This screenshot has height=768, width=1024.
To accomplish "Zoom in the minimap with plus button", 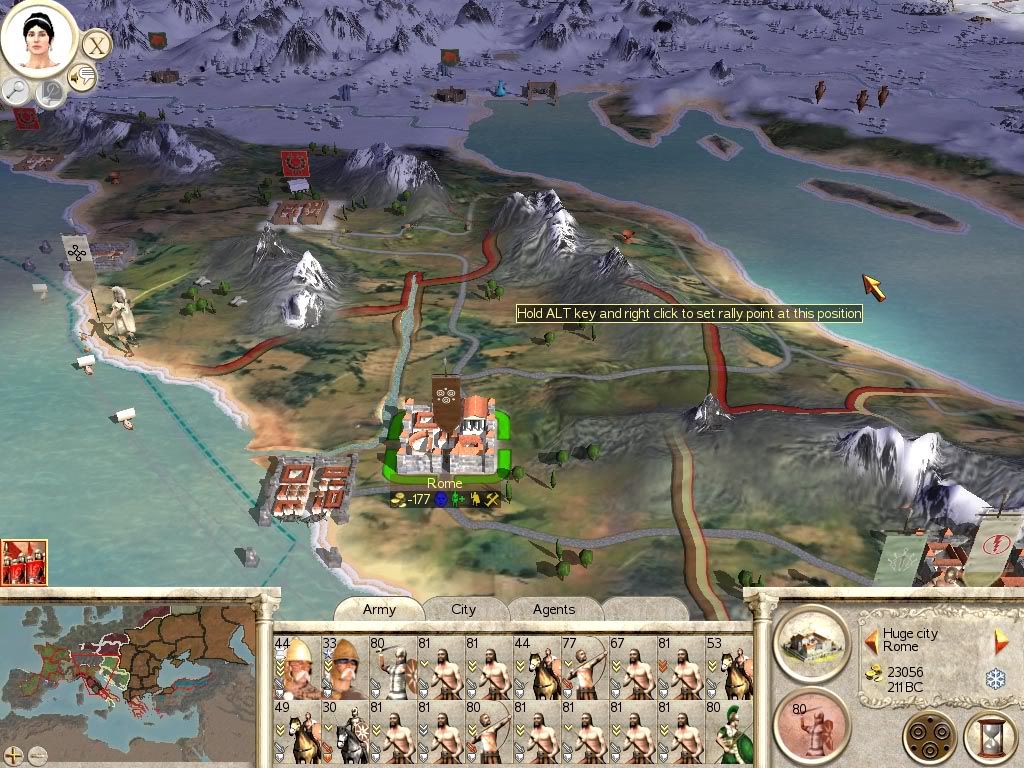I will coord(13,754).
